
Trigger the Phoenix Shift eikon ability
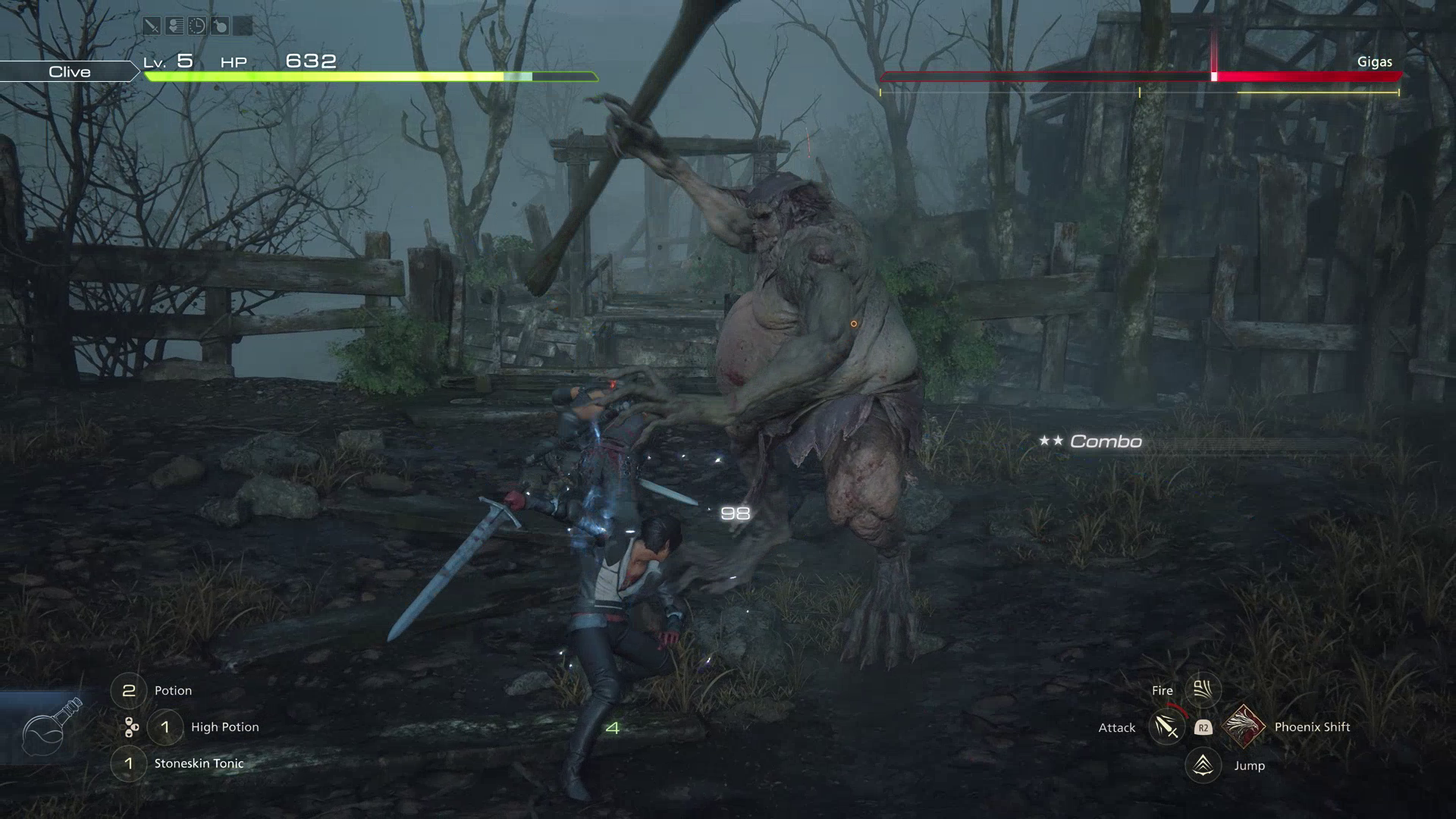[1242, 726]
